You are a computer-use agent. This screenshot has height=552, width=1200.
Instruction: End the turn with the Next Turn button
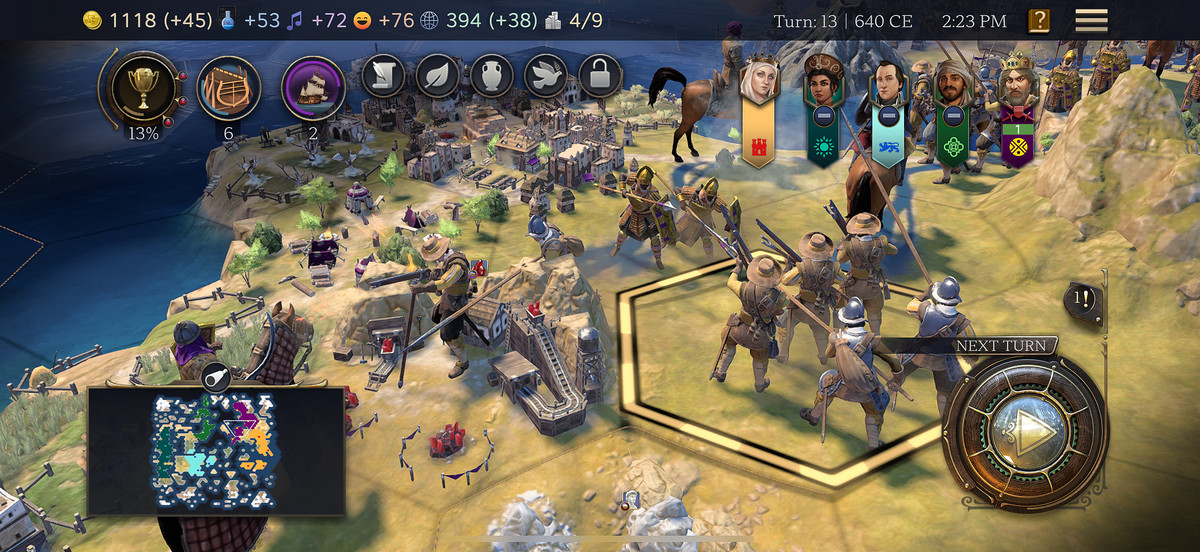click(x=1025, y=431)
